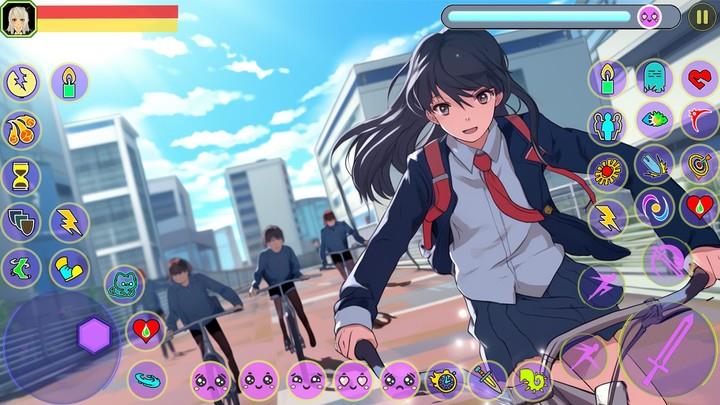This screenshot has width=720, height=405.
Task: Select the green running figure skill
Action: (21, 267)
